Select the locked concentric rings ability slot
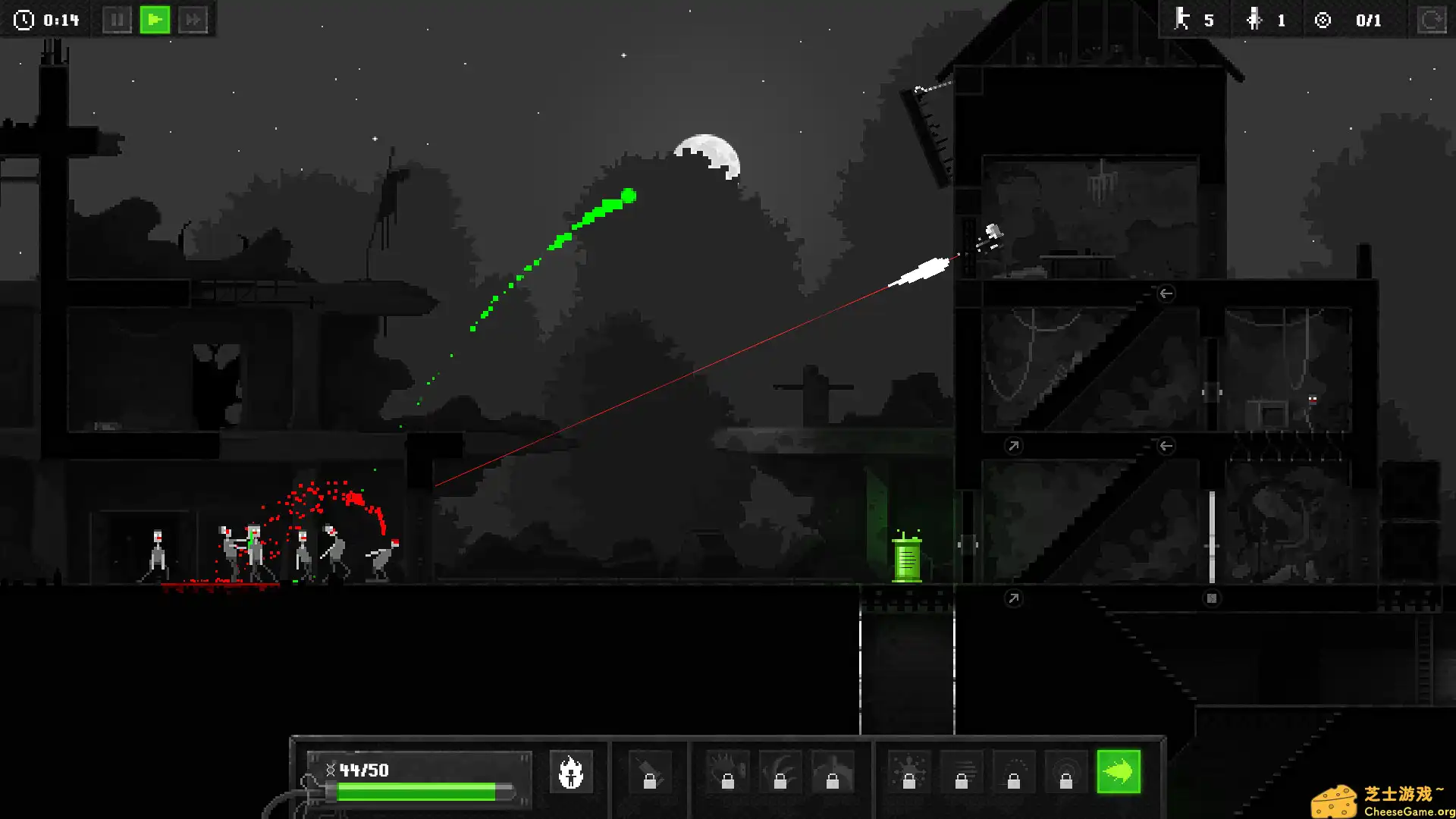 [x=1065, y=772]
